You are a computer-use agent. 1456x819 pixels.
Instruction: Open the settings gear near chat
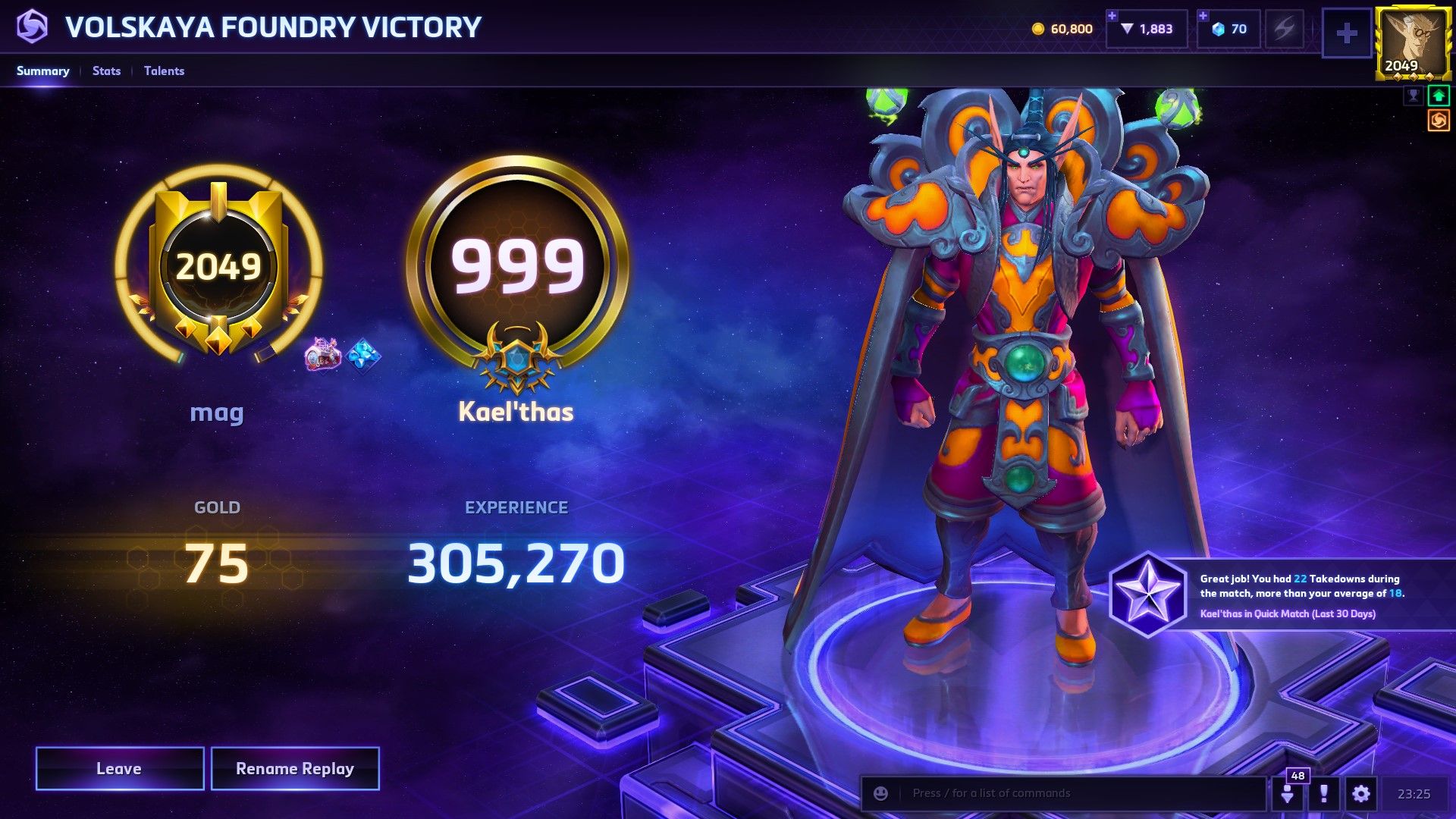[1361, 794]
